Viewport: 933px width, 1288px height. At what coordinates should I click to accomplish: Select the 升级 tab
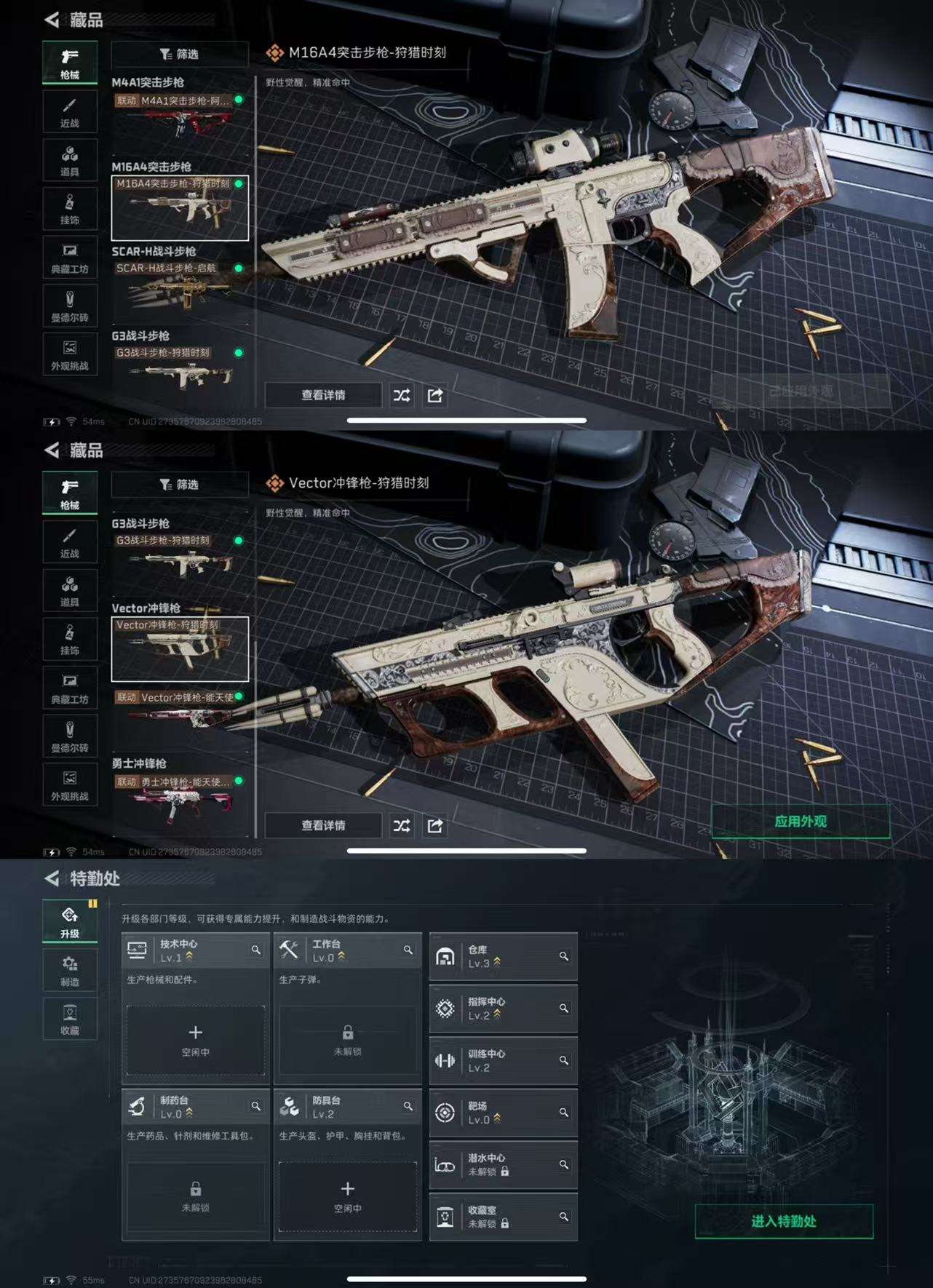70,922
